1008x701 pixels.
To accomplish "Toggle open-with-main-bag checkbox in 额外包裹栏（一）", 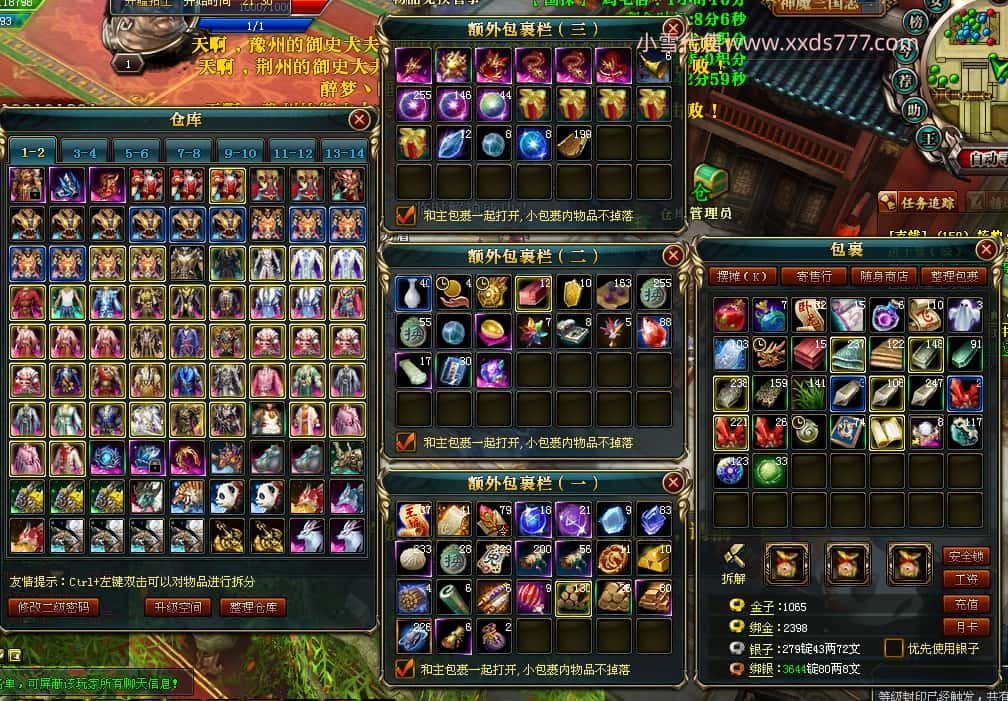I will pos(405,668).
